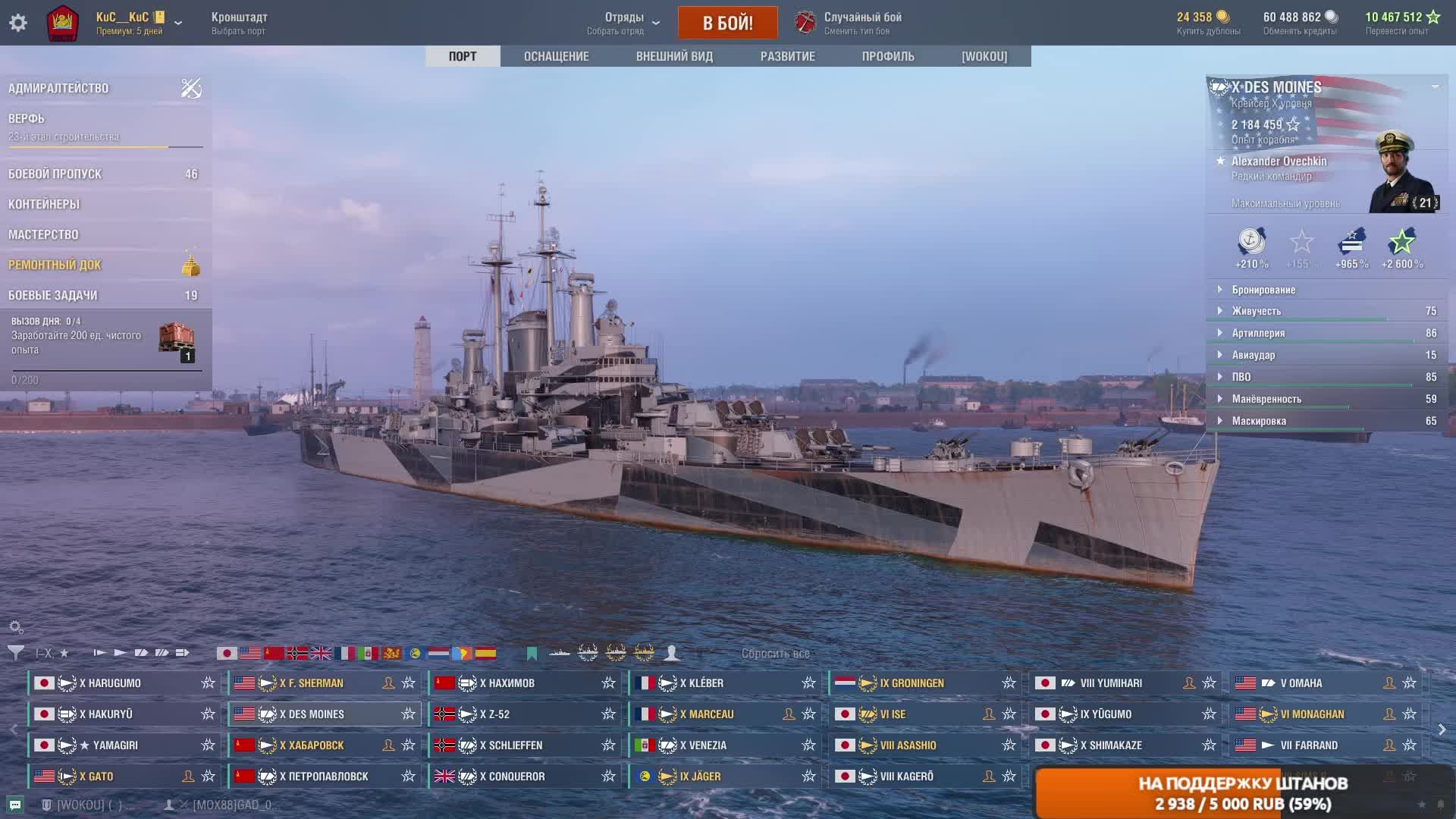Select РЕМОНТНЫЙ ДОК menu entry
The height and width of the screenshot is (819, 1456).
(x=55, y=265)
